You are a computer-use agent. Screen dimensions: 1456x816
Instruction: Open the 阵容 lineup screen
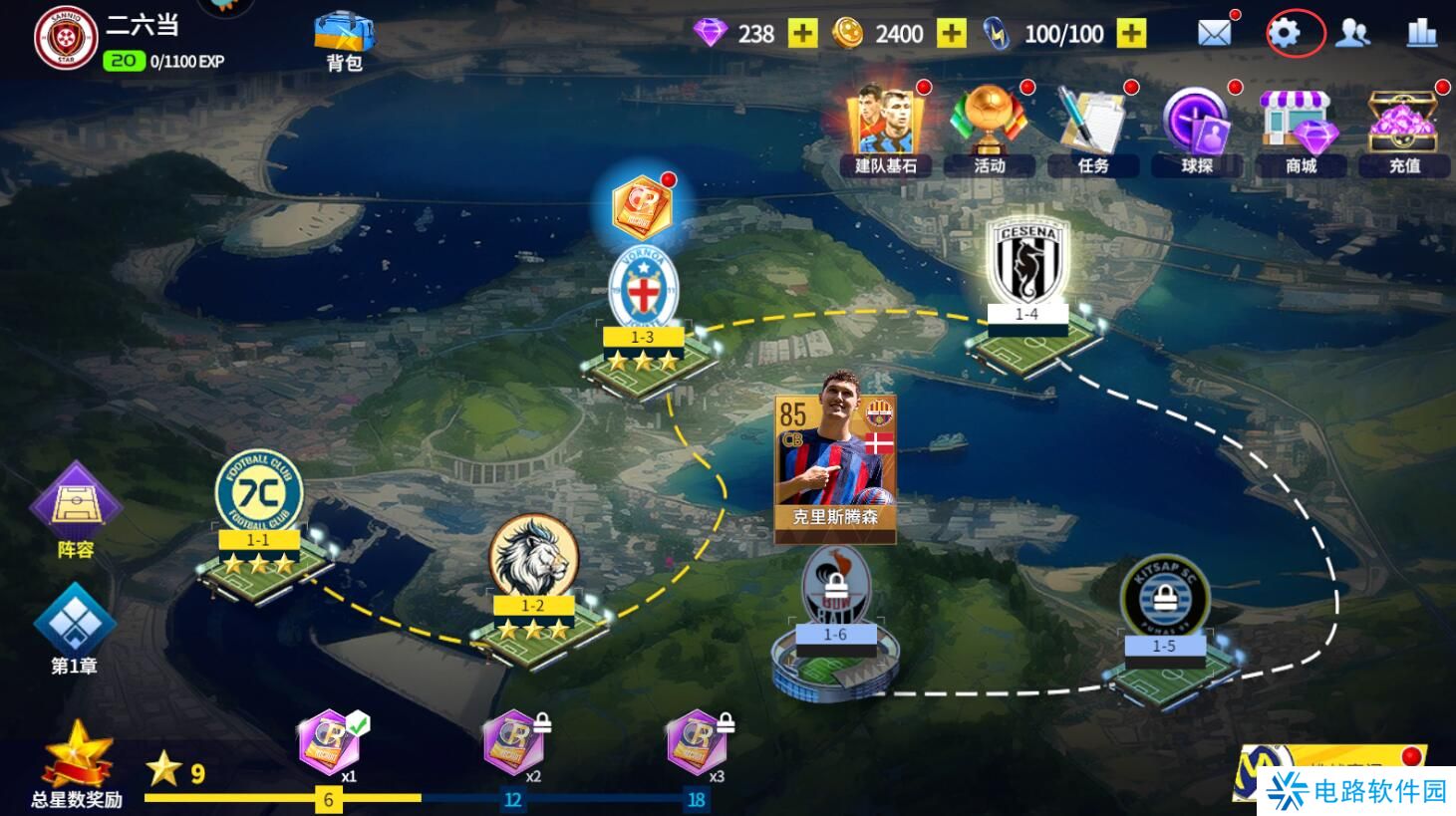tap(75, 510)
